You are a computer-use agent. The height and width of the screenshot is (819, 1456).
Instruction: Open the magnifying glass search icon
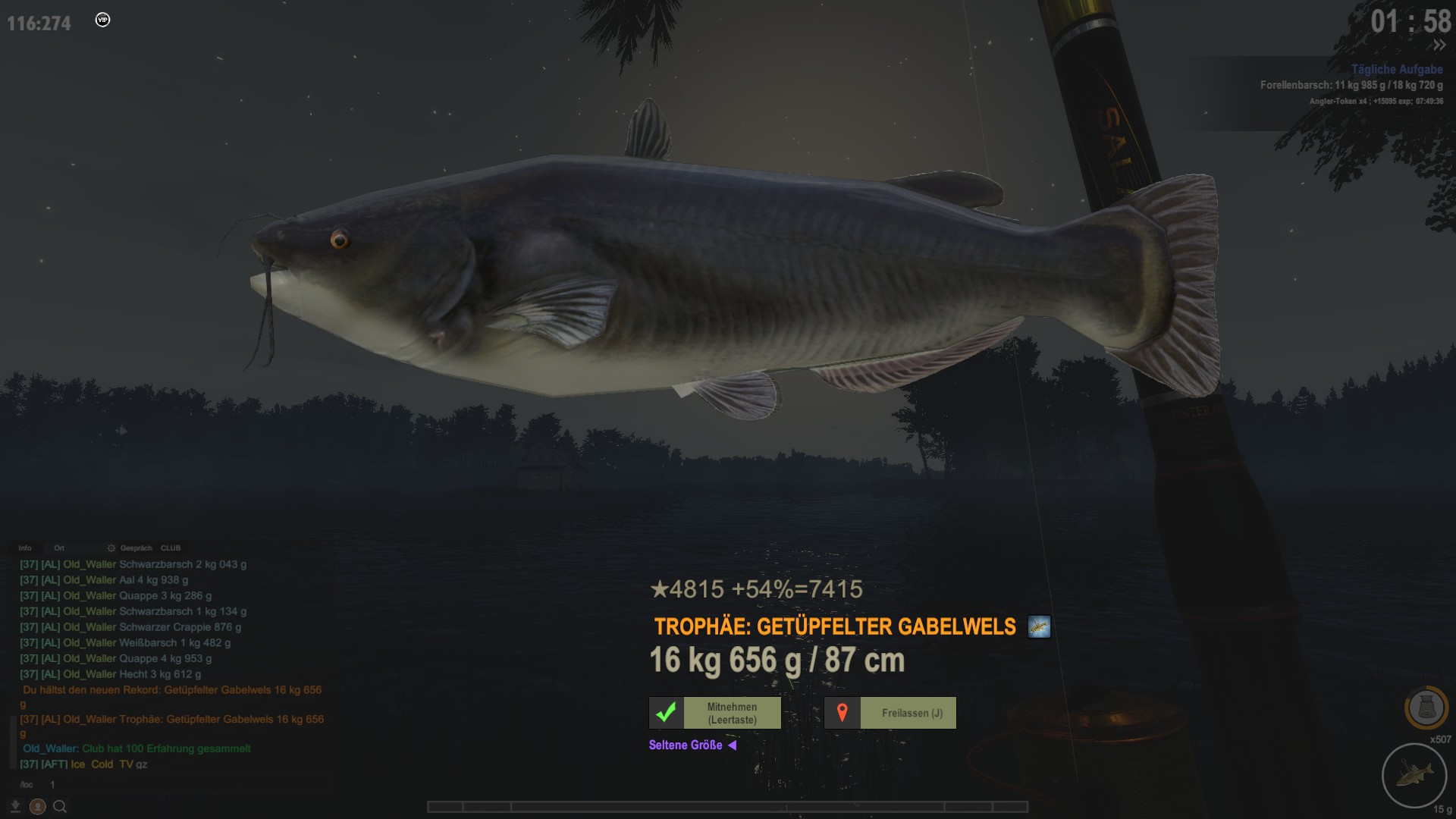pos(60,806)
